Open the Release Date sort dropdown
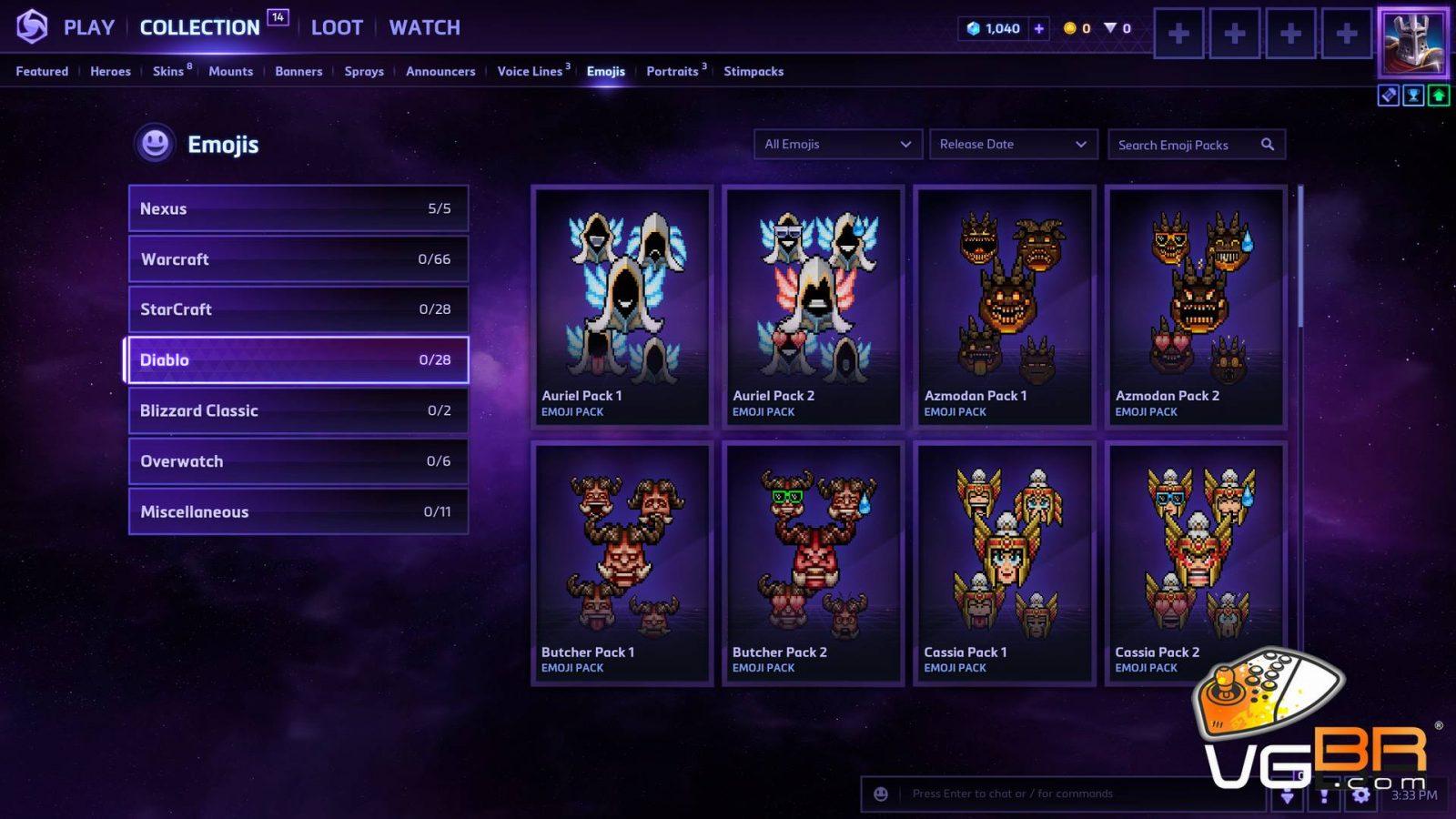 point(1012,144)
